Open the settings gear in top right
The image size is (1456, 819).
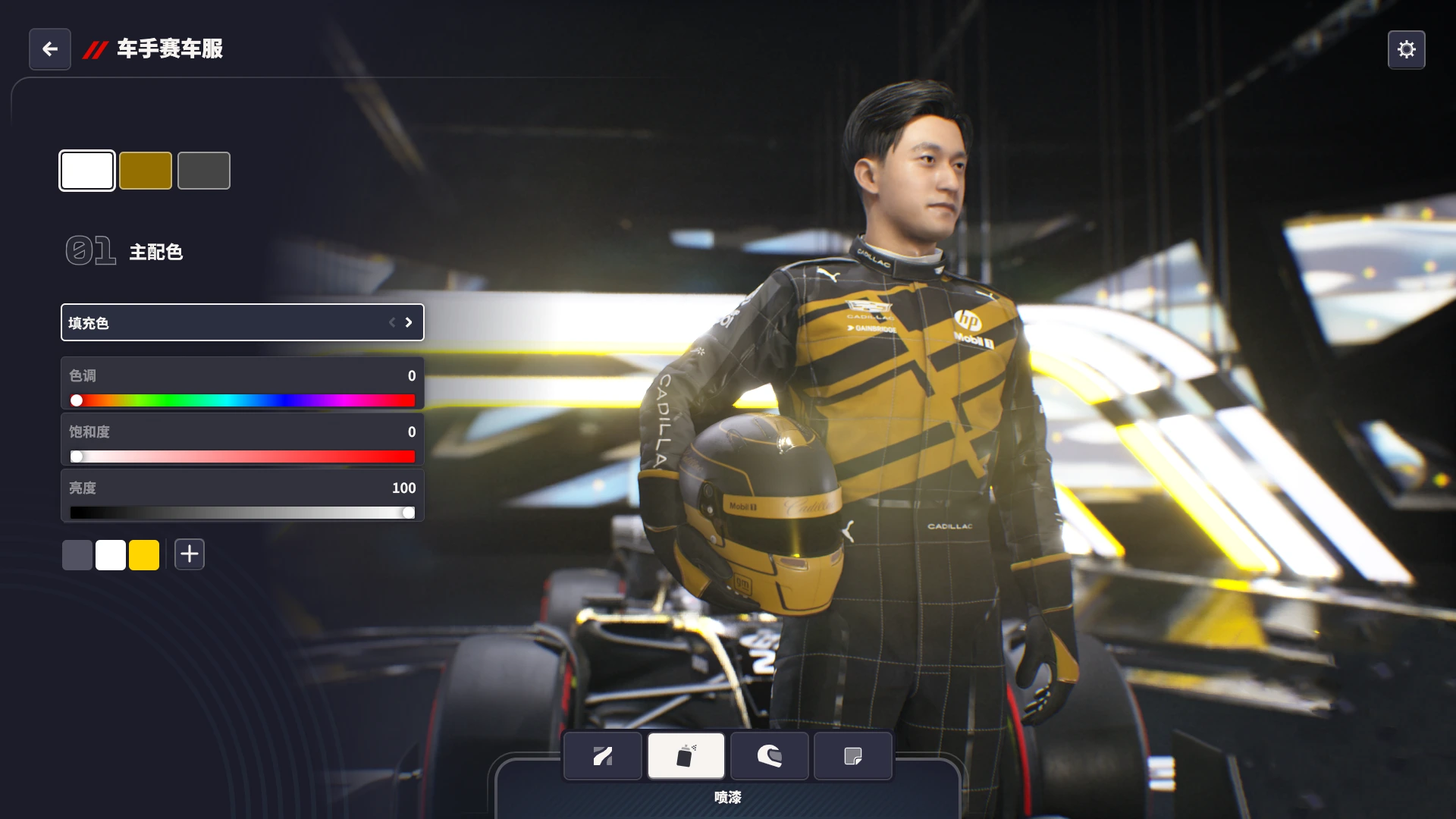pyautogui.click(x=1407, y=49)
